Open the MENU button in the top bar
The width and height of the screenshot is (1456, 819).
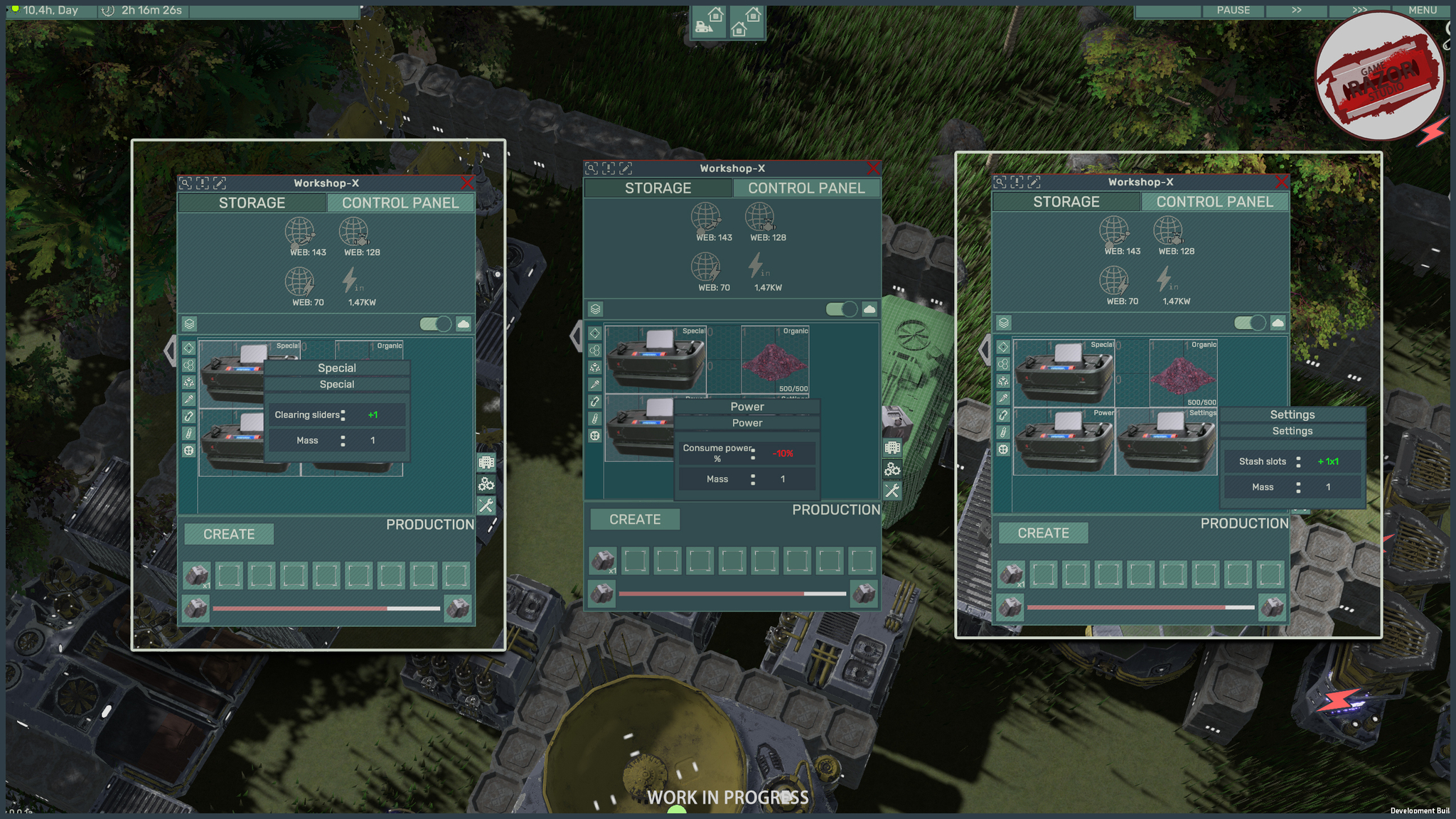coord(1423,10)
